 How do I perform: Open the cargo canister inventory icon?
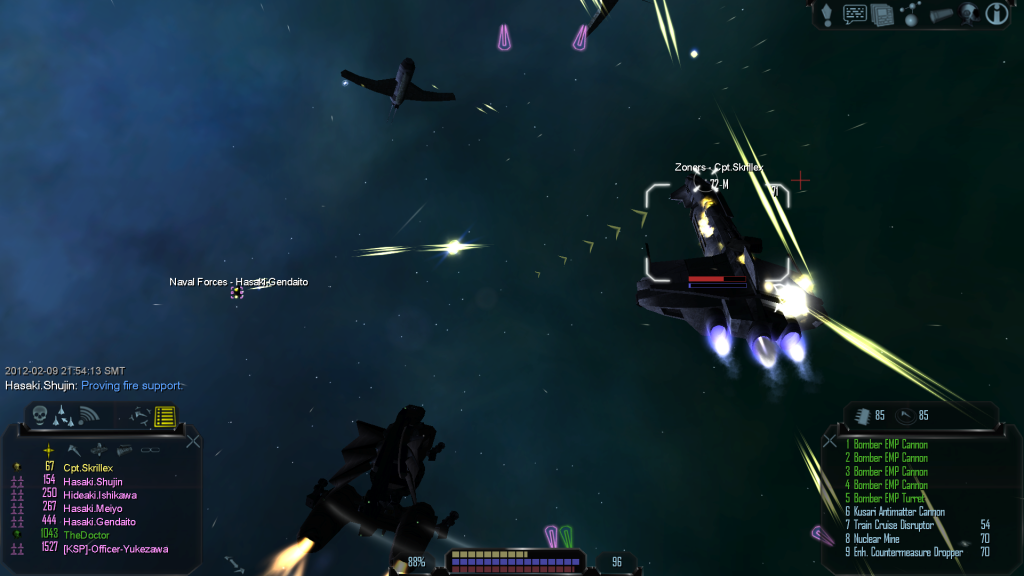pyautogui.click(x=940, y=14)
